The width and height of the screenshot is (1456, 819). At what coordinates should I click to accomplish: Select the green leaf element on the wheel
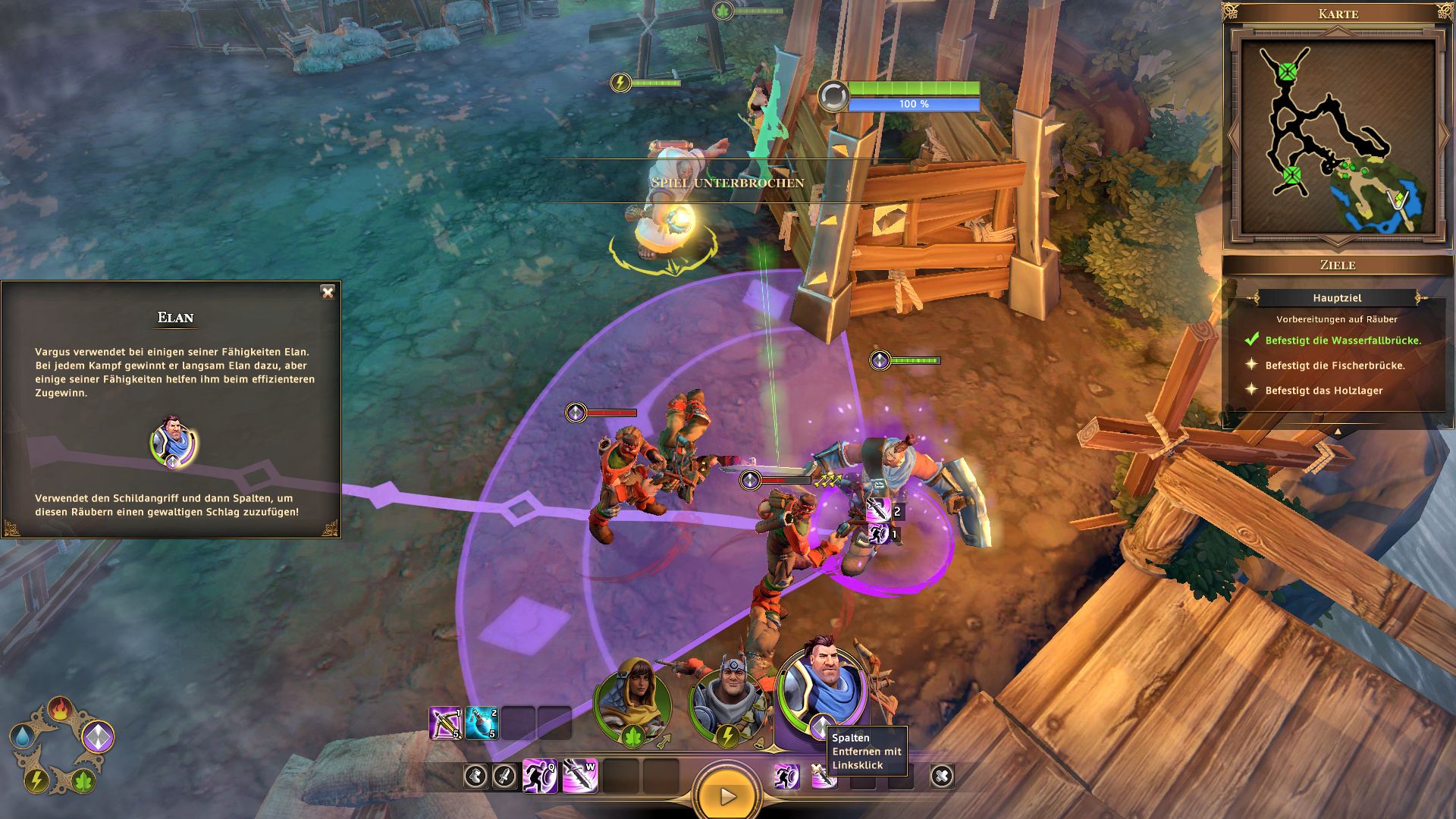83,780
